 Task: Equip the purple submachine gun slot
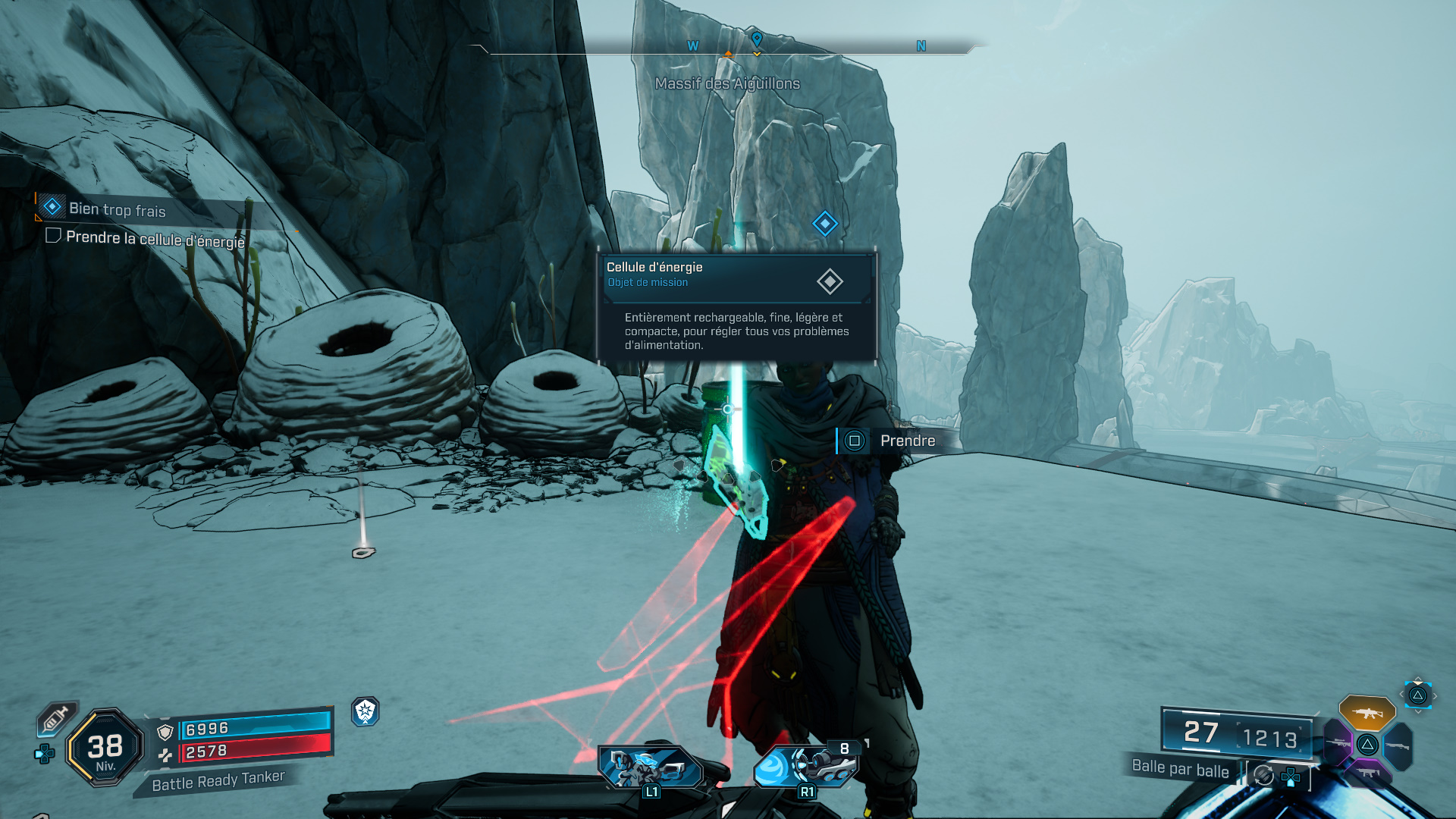[1367, 772]
